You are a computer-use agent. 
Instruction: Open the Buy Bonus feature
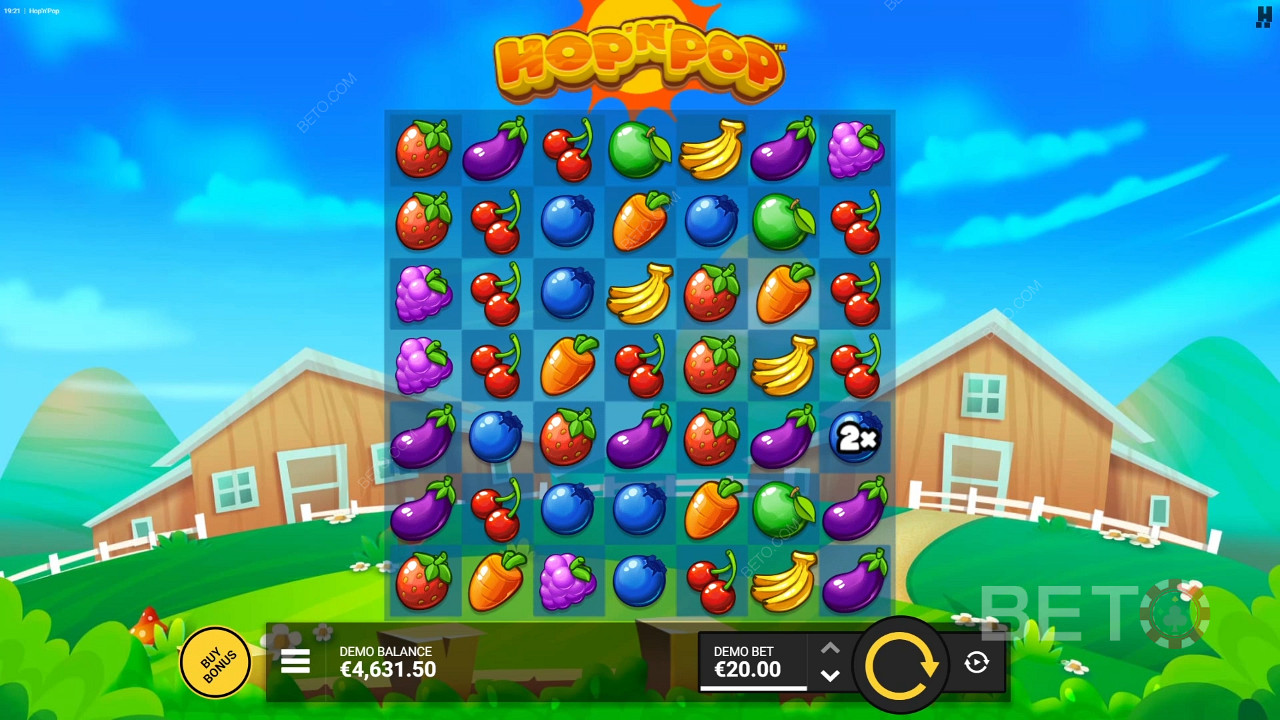point(215,661)
